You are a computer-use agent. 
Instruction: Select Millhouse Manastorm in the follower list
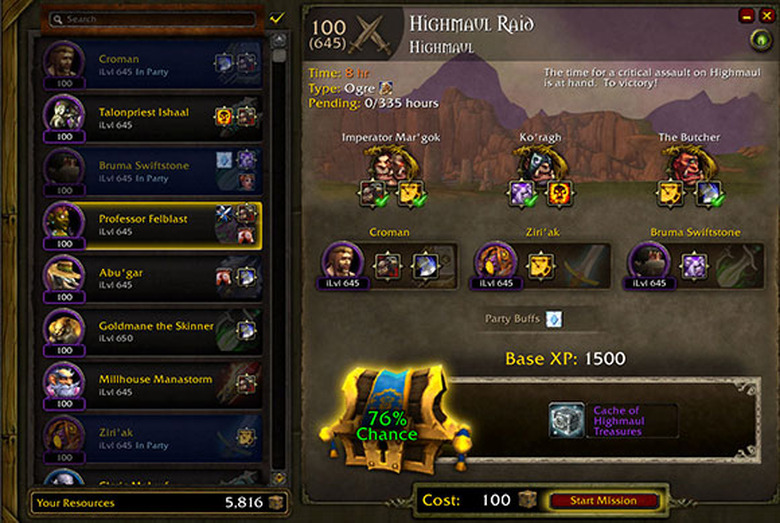[x=150, y=386]
